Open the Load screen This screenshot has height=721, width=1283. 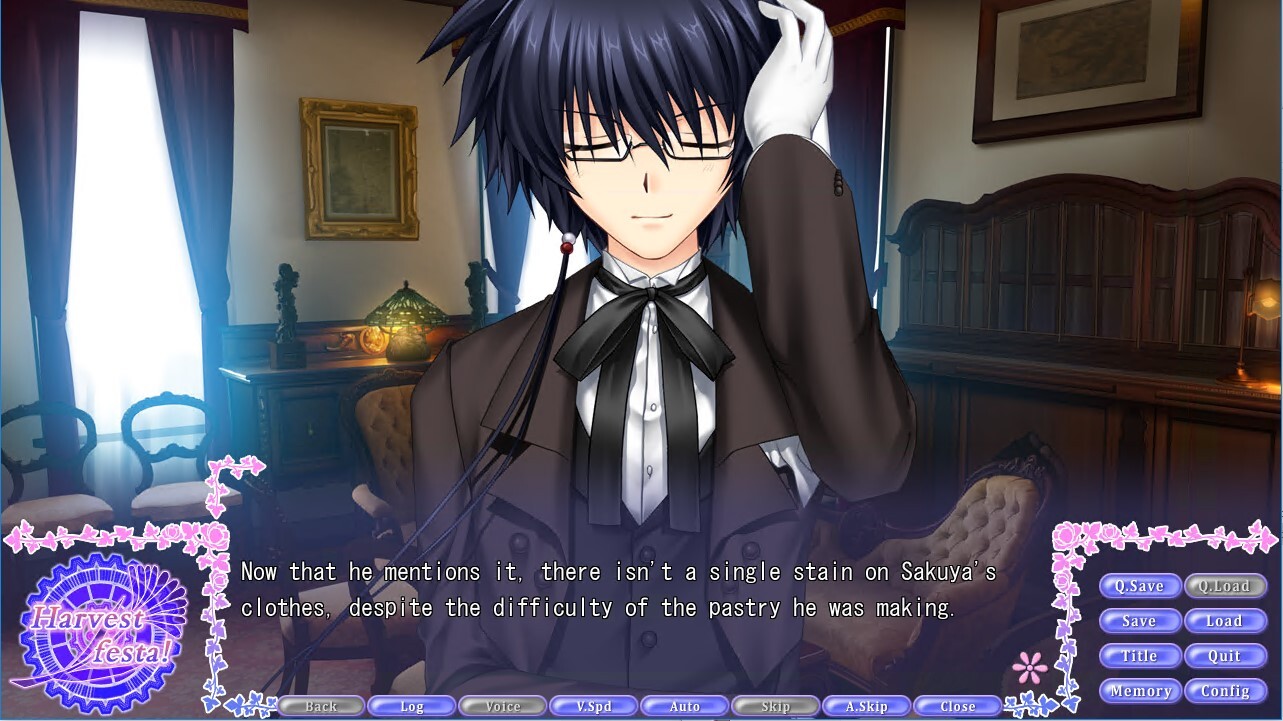[1225, 621]
